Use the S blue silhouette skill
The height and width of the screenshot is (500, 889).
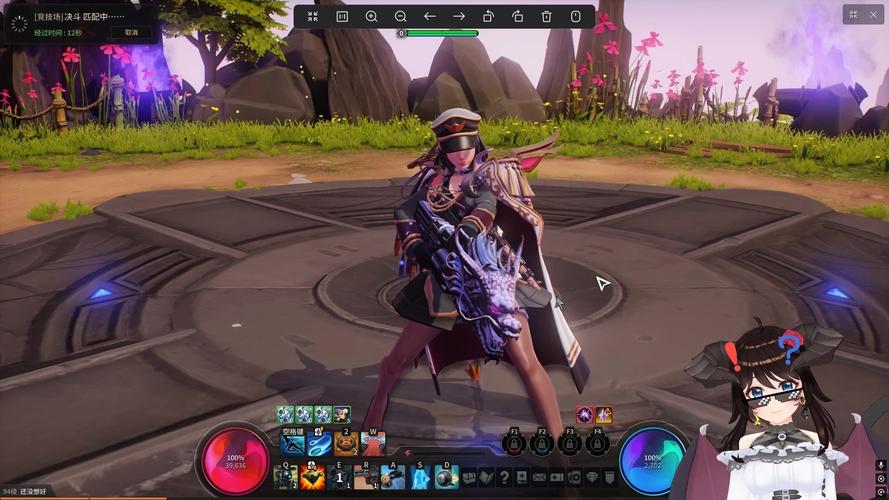click(x=420, y=477)
